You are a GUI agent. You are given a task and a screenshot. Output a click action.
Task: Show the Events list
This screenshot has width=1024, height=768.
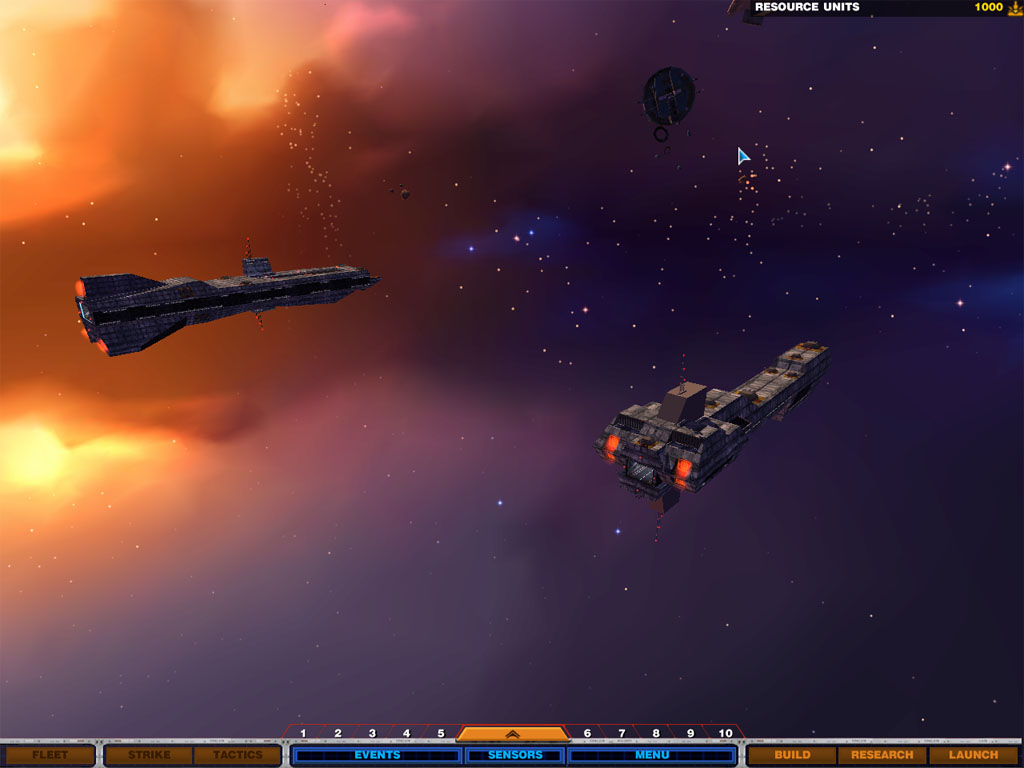coord(377,755)
